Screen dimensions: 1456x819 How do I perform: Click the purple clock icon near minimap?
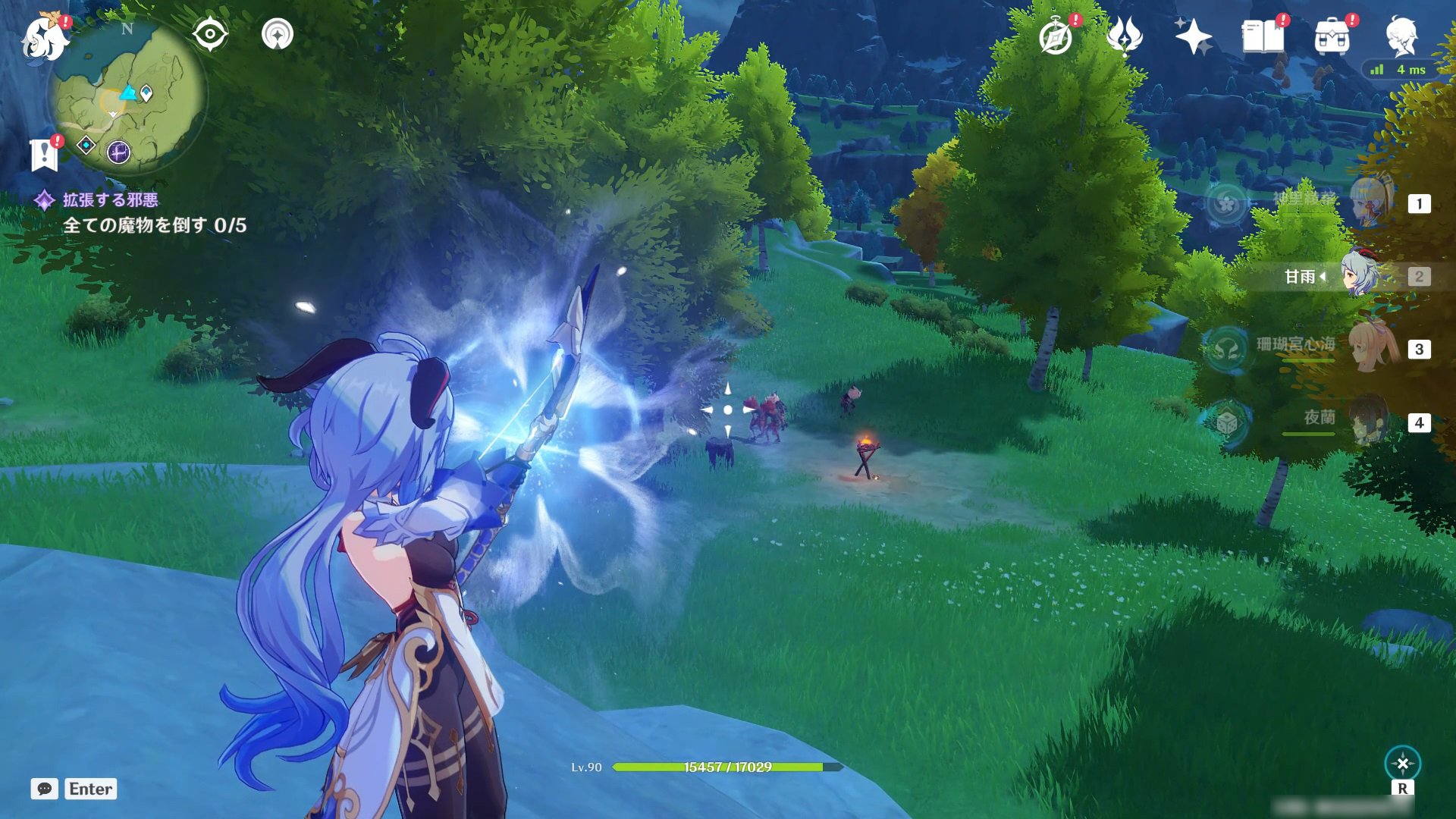pos(118,152)
